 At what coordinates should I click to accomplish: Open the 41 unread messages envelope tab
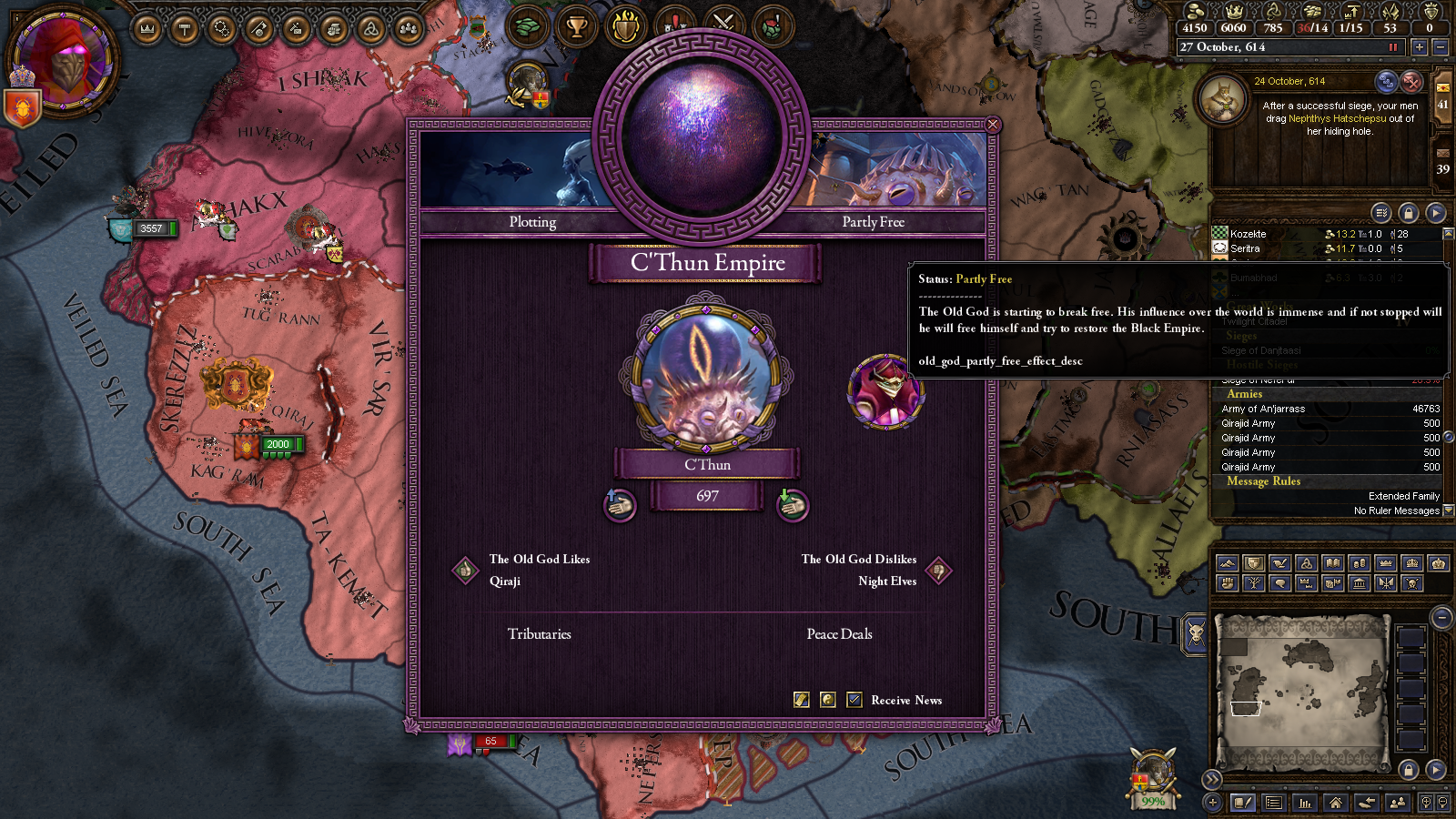coord(1443,96)
